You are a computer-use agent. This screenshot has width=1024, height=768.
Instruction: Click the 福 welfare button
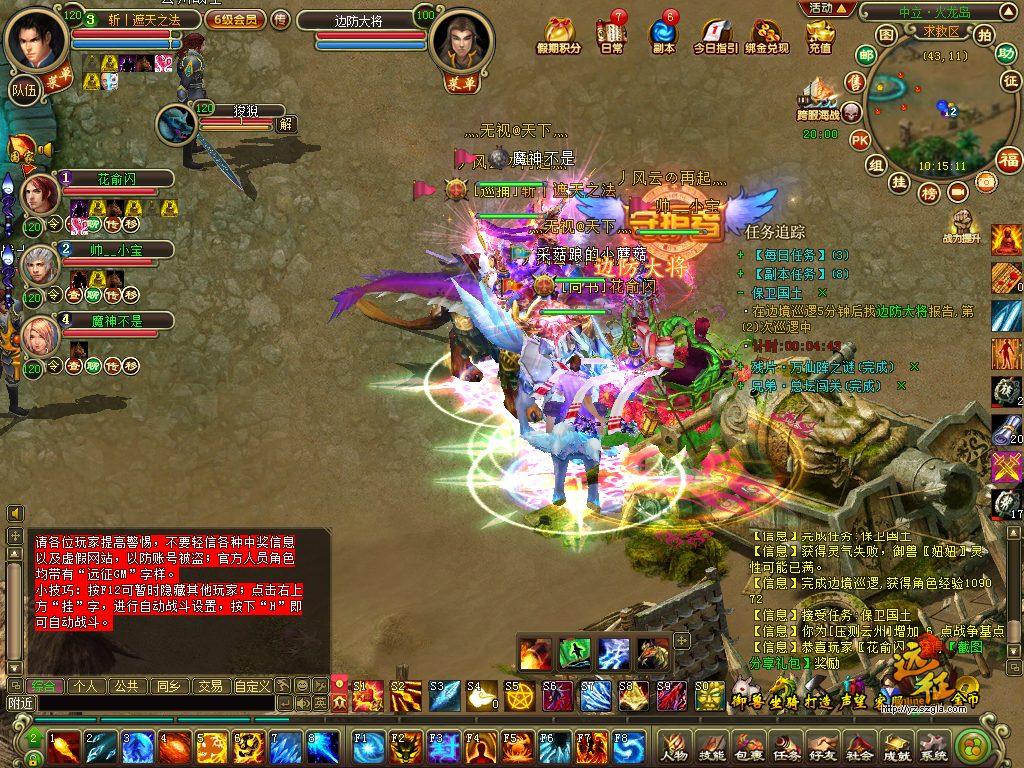click(x=1008, y=159)
